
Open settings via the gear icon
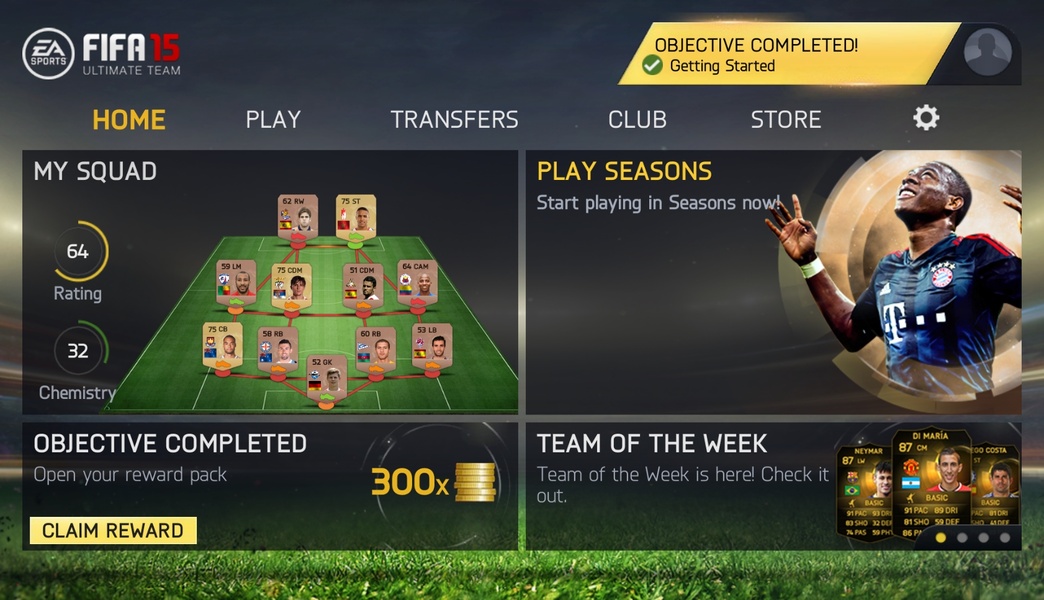click(x=926, y=118)
